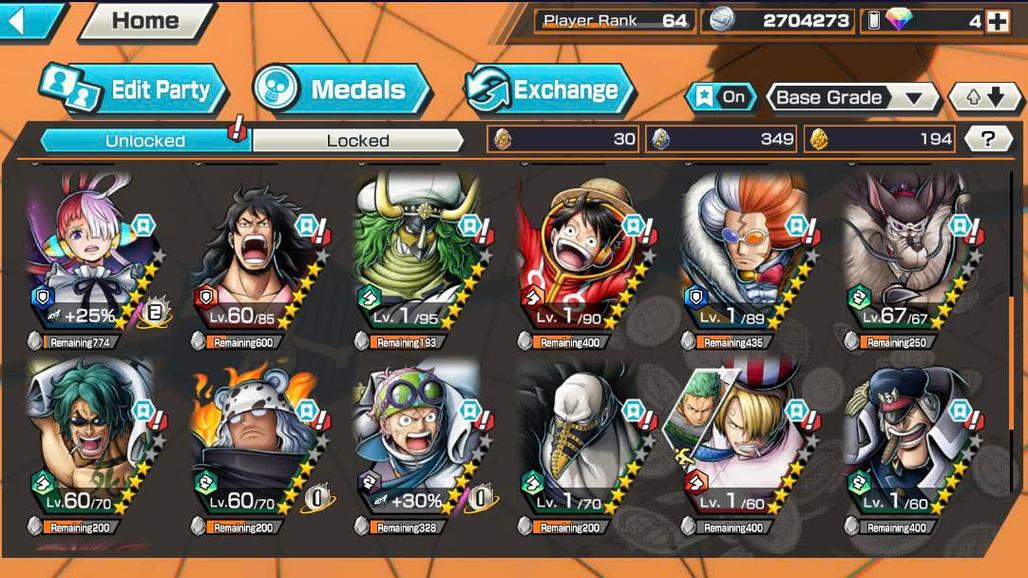This screenshot has width=1028, height=578.
Task: Add more rainbow diamonds with plus button
Action: tap(997, 21)
